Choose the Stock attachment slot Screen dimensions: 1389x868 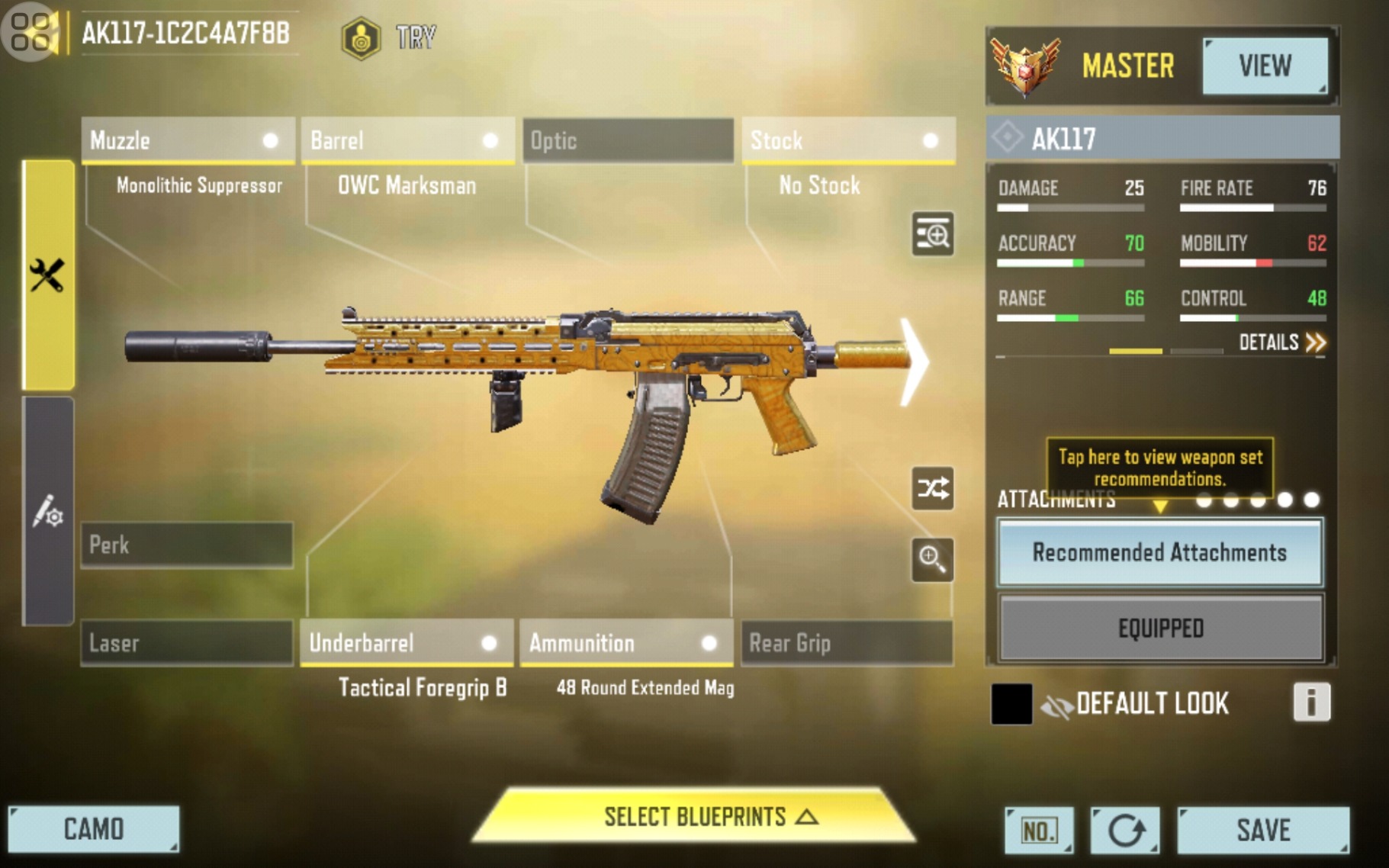pos(847,140)
